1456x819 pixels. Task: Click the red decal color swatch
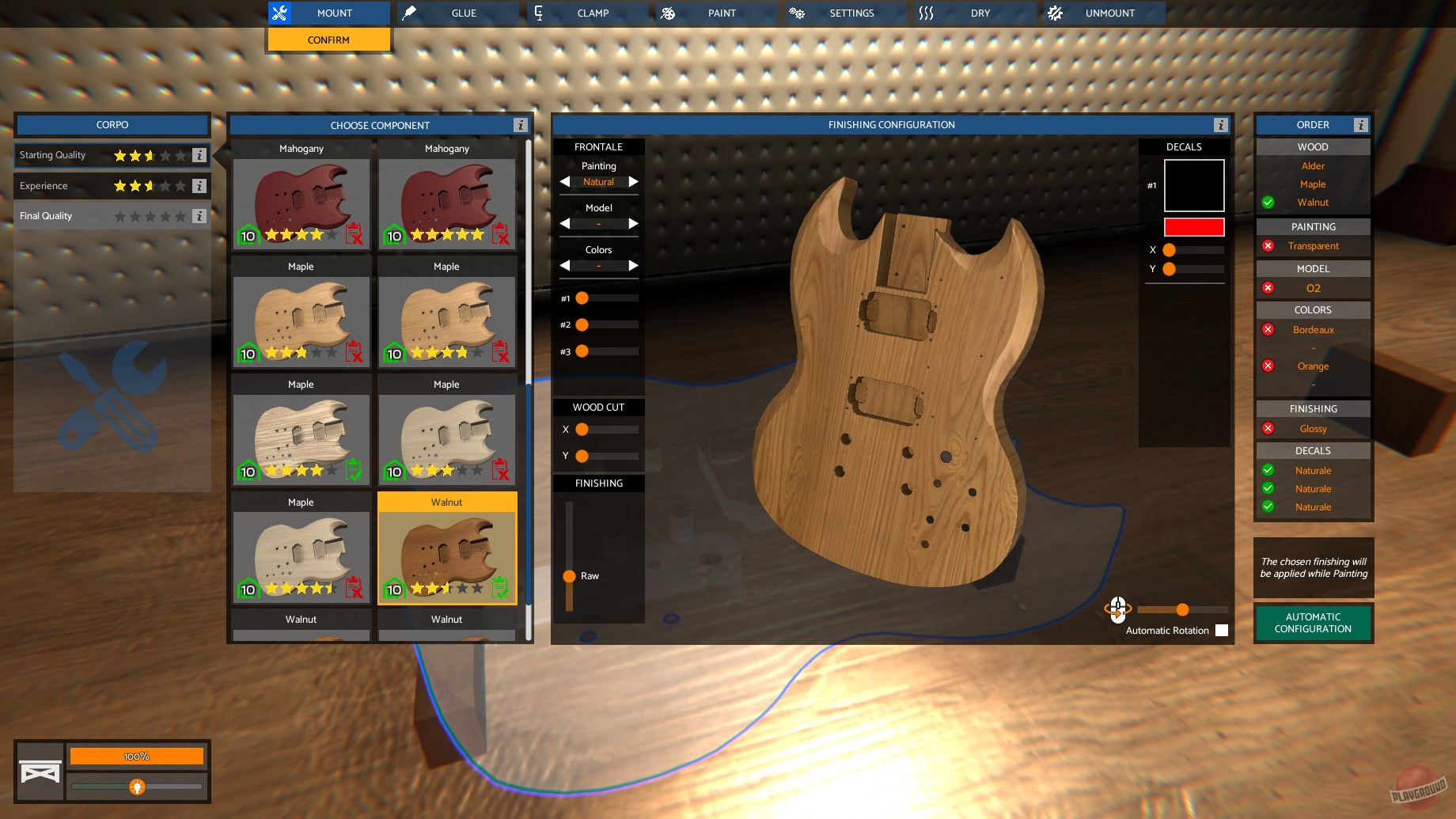click(1193, 227)
